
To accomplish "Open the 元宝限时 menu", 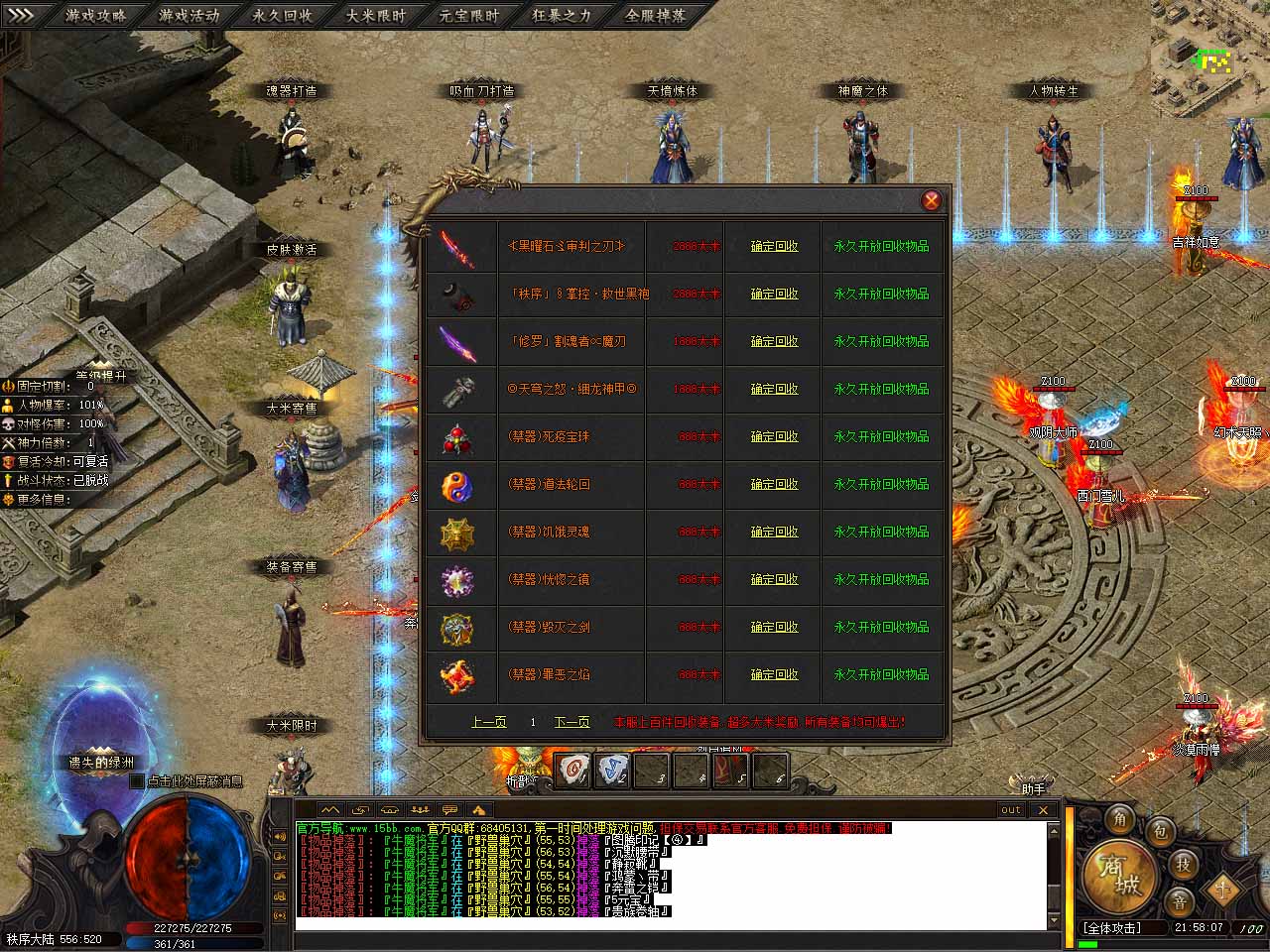I will tap(469, 16).
